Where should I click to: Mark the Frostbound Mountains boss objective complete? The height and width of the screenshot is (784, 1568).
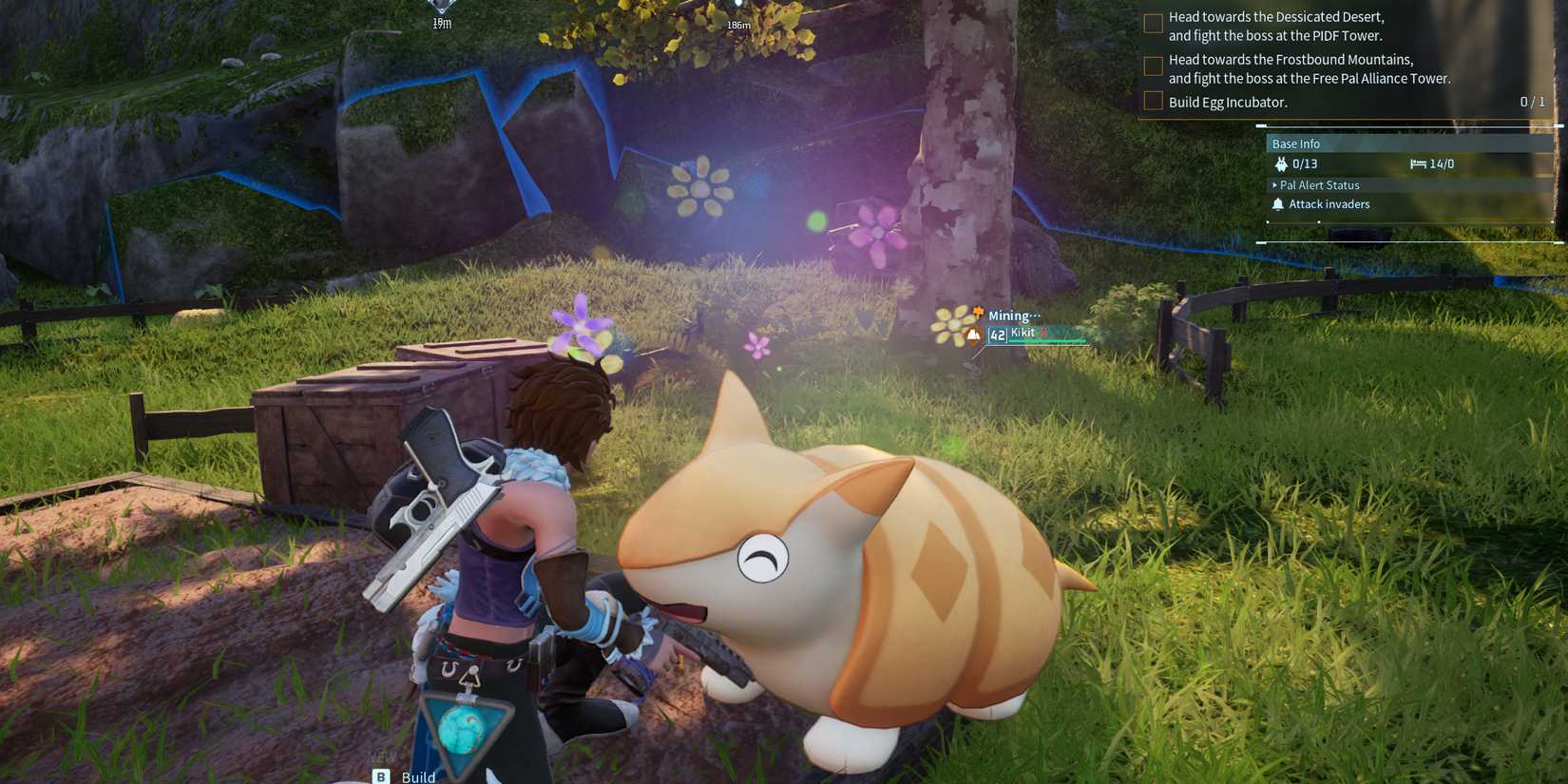click(x=1152, y=67)
